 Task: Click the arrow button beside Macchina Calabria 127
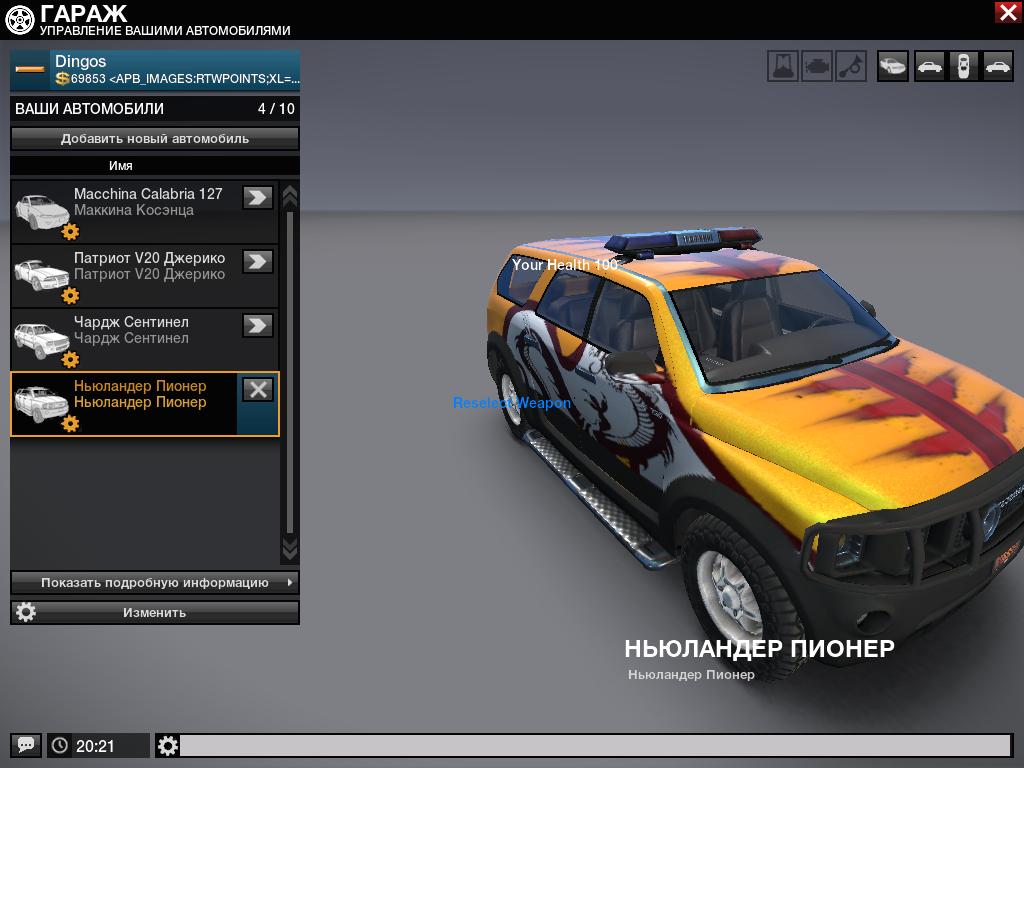click(258, 198)
